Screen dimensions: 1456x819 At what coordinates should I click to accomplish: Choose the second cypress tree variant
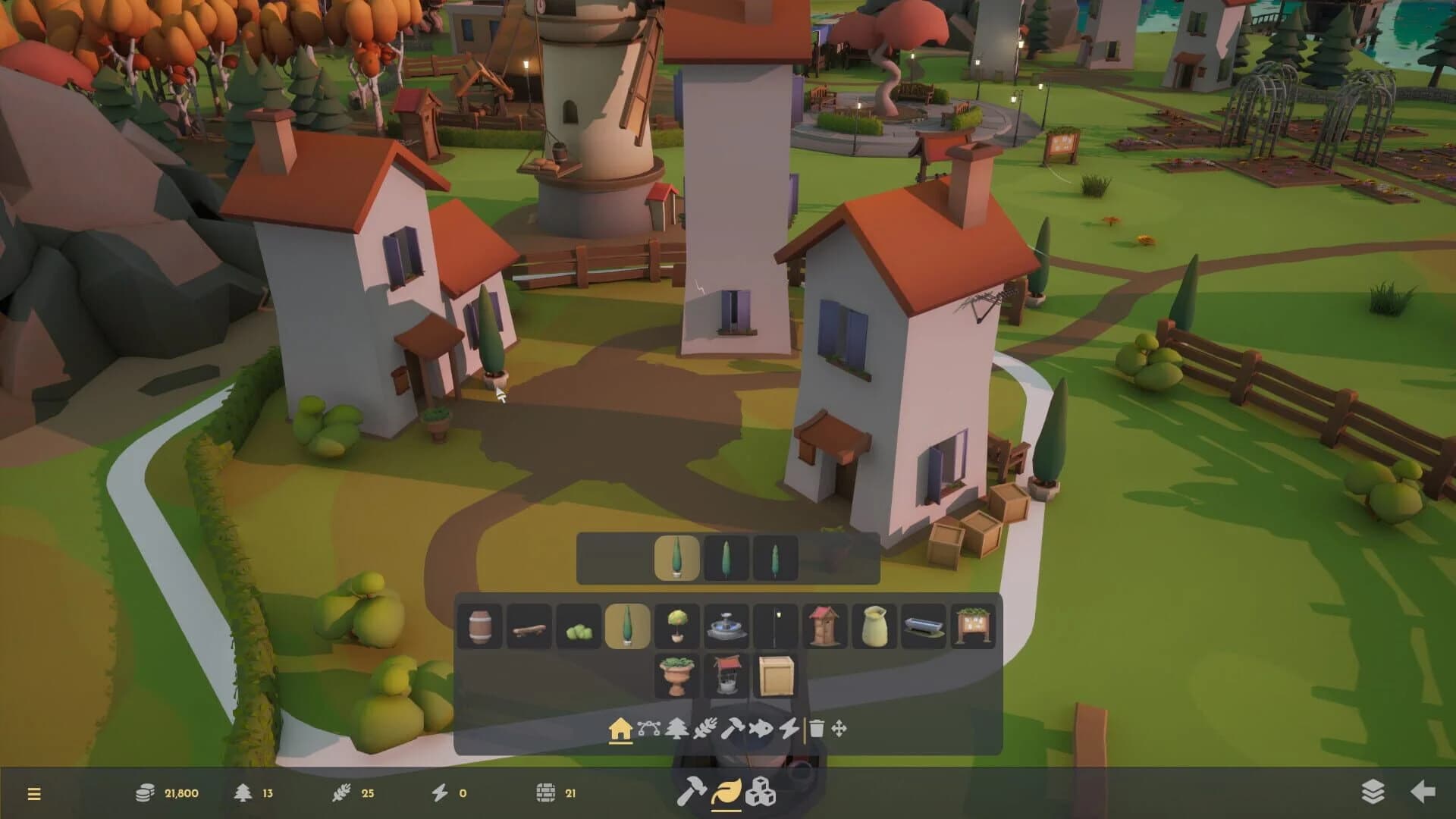(x=726, y=557)
